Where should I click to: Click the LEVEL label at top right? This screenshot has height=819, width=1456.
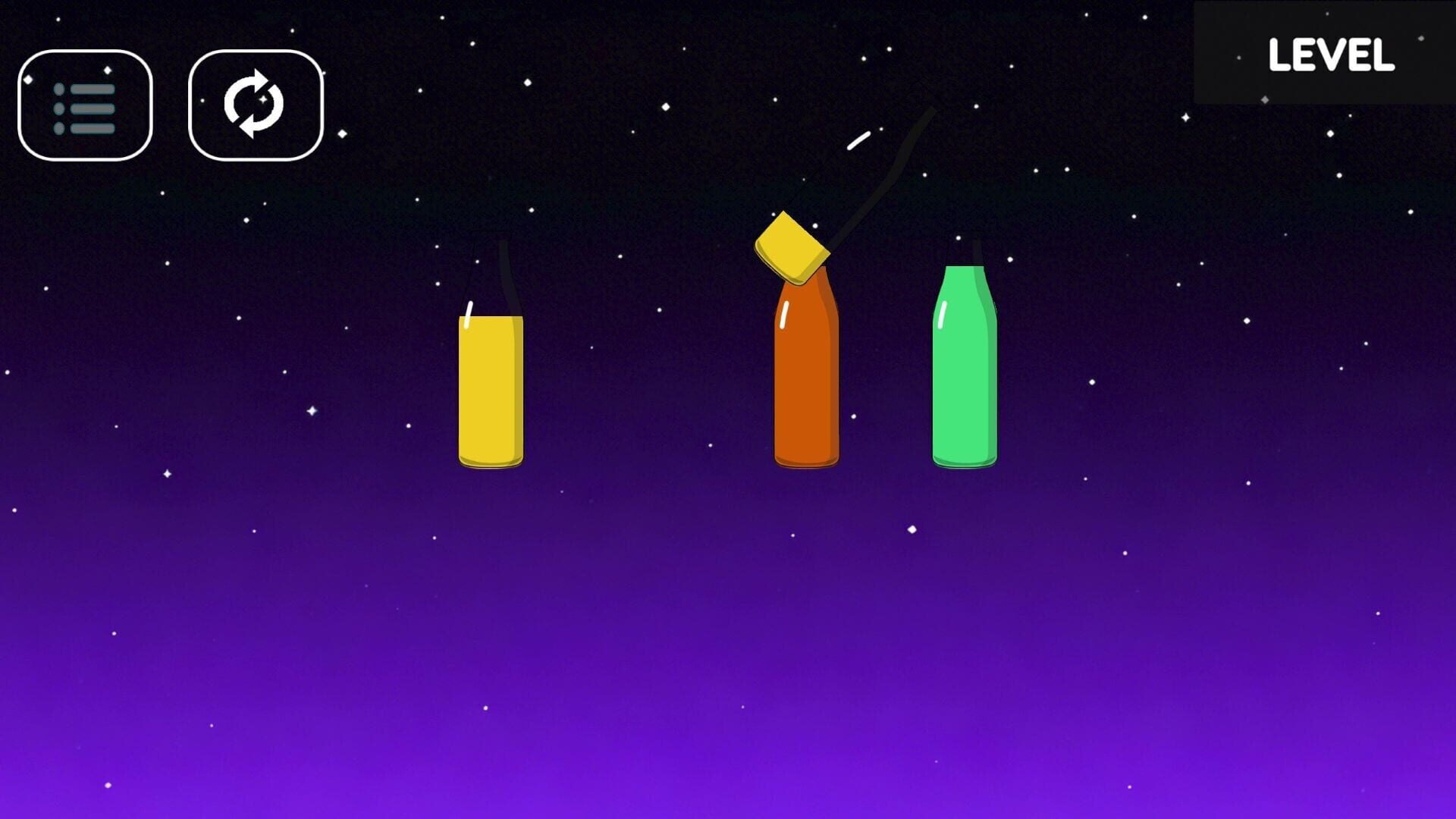[1332, 55]
